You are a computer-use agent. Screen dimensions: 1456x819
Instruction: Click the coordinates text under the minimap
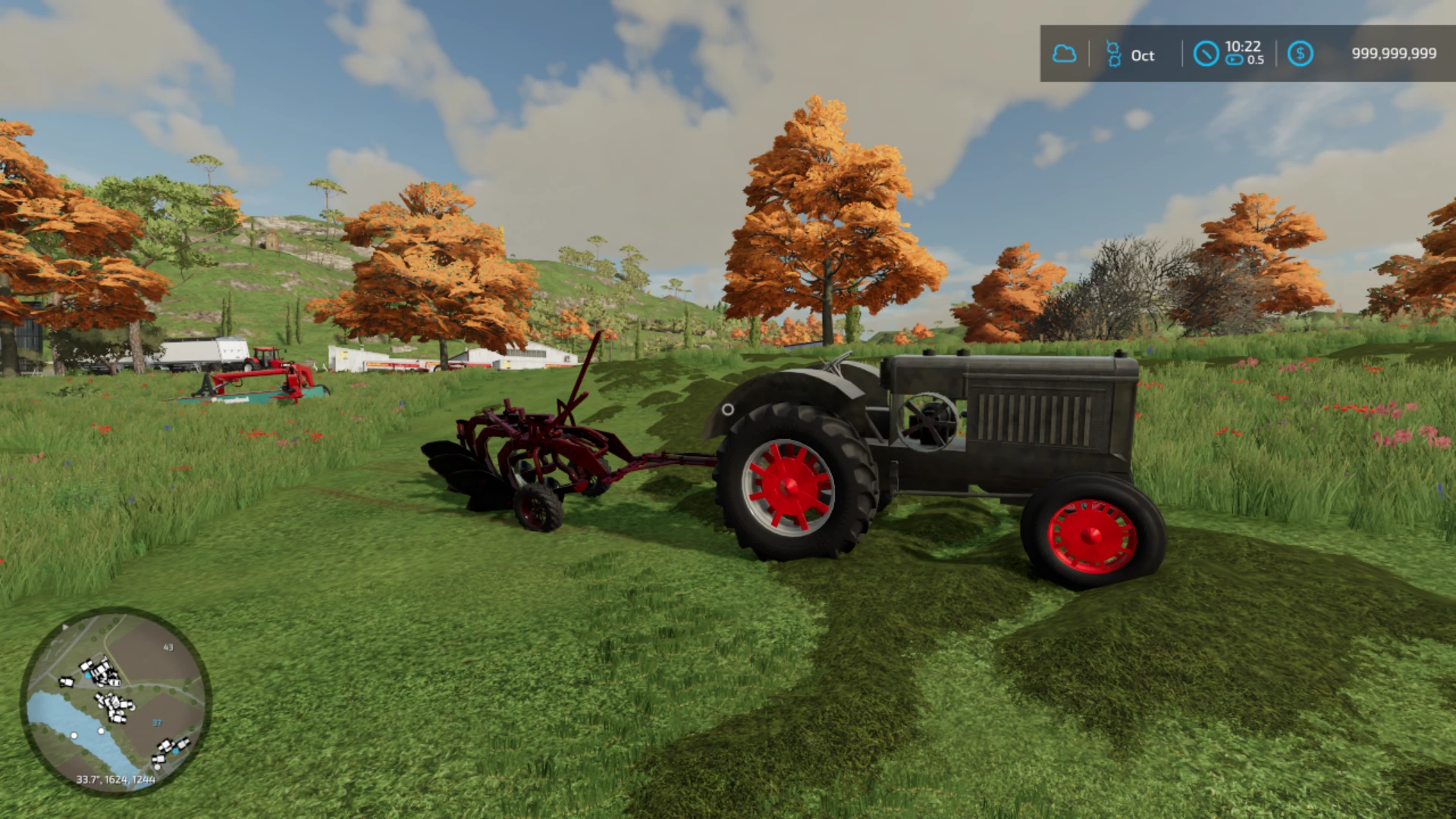(115, 780)
